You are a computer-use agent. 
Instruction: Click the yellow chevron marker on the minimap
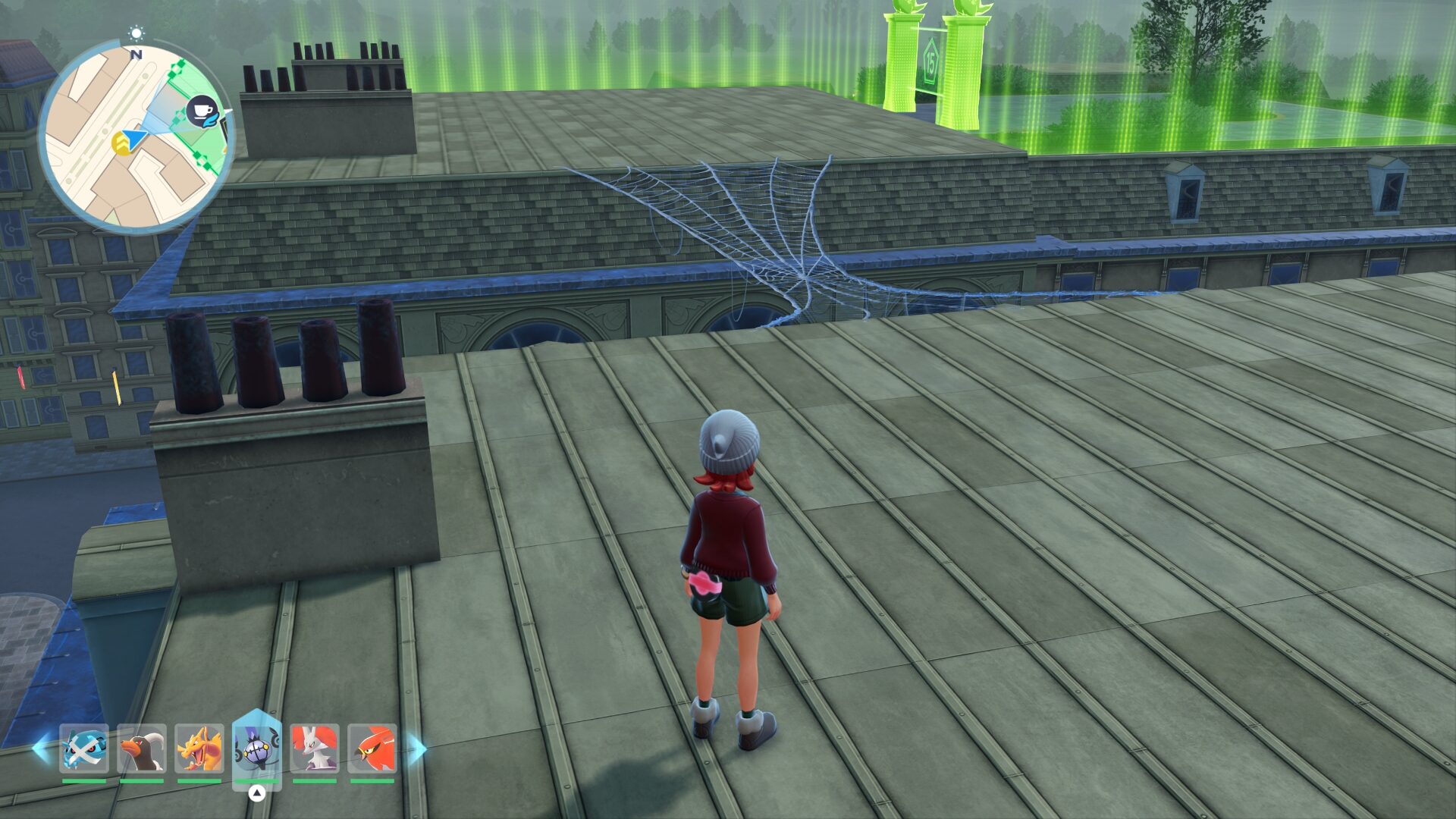pyautogui.click(x=121, y=143)
